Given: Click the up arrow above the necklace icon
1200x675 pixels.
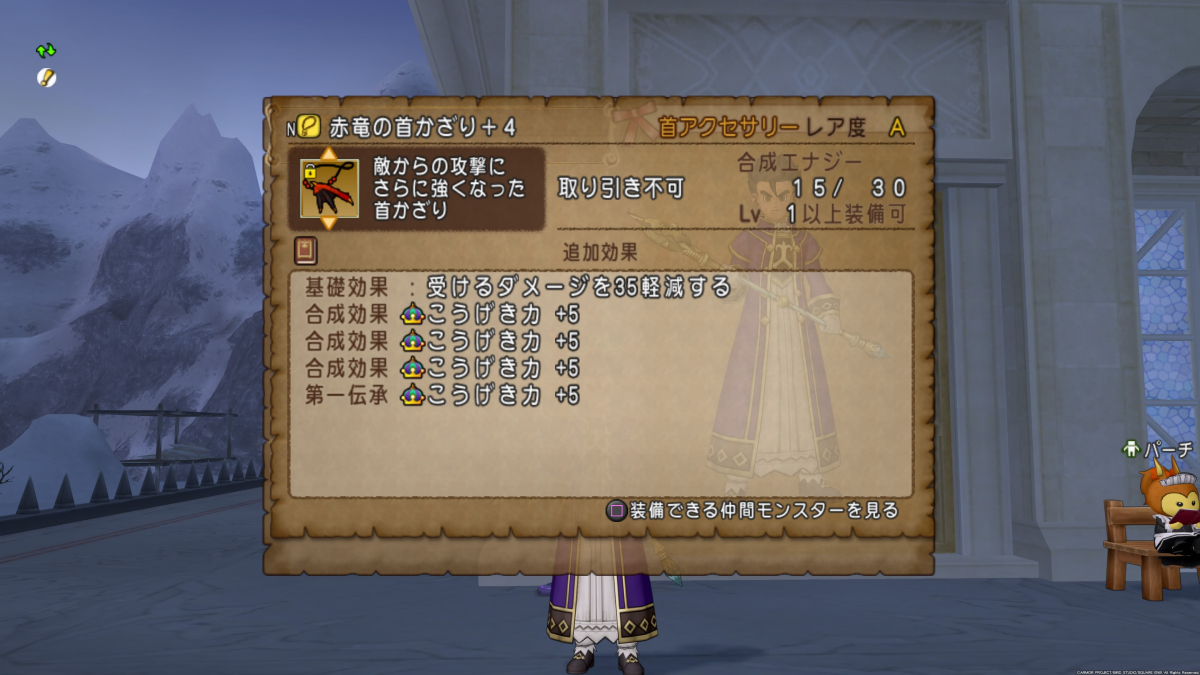Looking at the screenshot, I should [x=328, y=154].
